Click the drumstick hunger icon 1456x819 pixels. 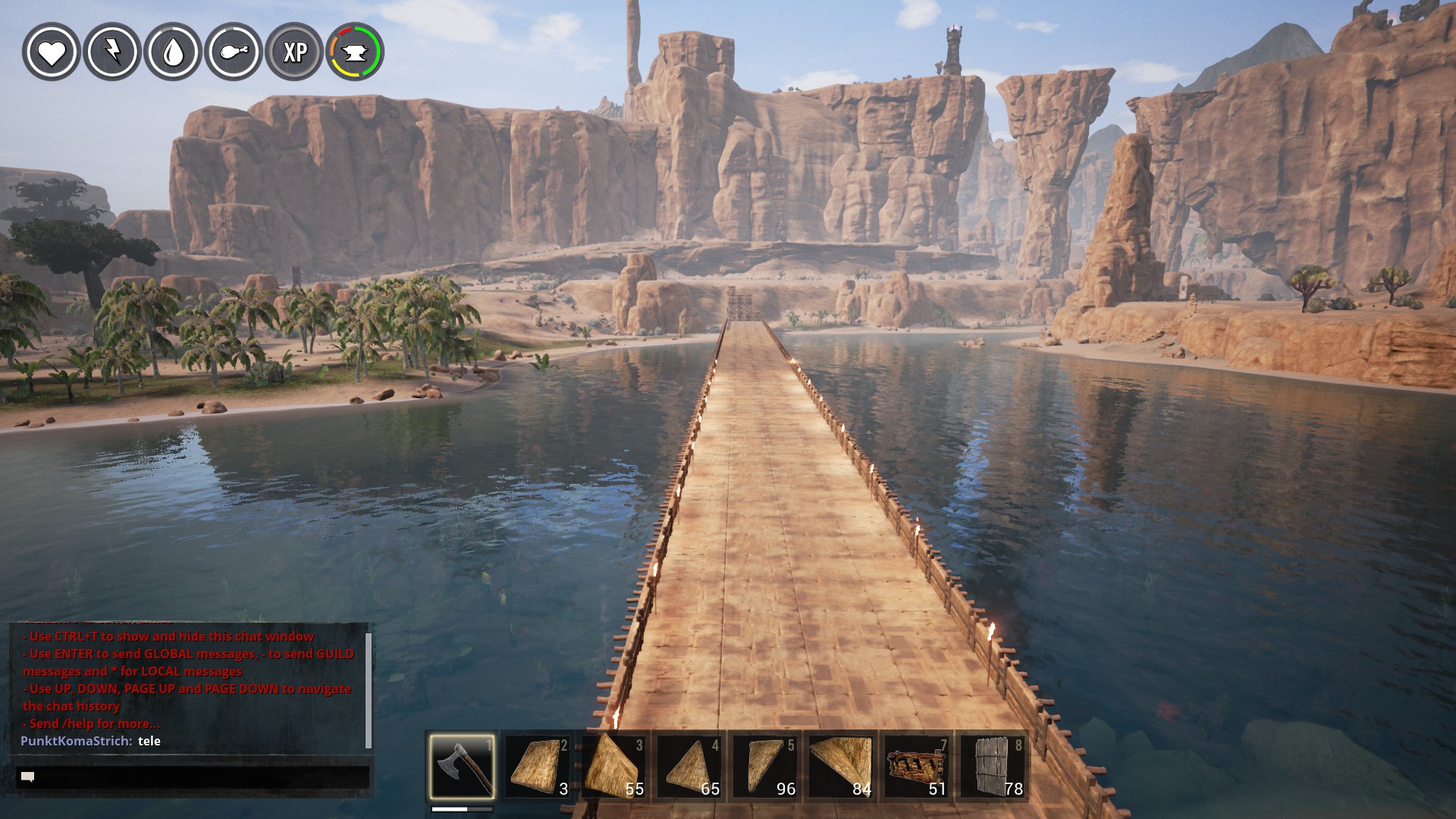234,52
